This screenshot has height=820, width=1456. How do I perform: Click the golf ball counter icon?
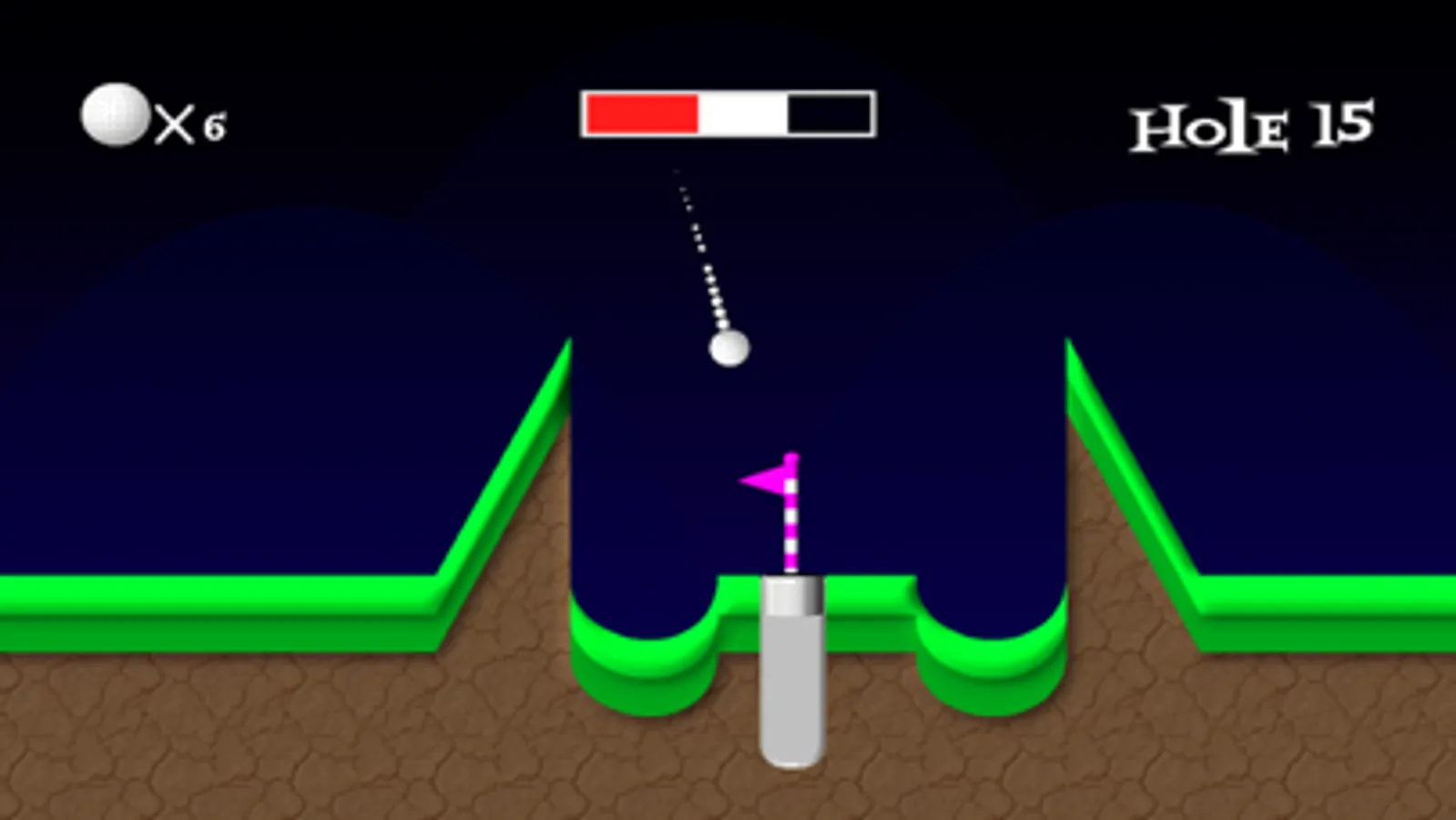tap(113, 113)
